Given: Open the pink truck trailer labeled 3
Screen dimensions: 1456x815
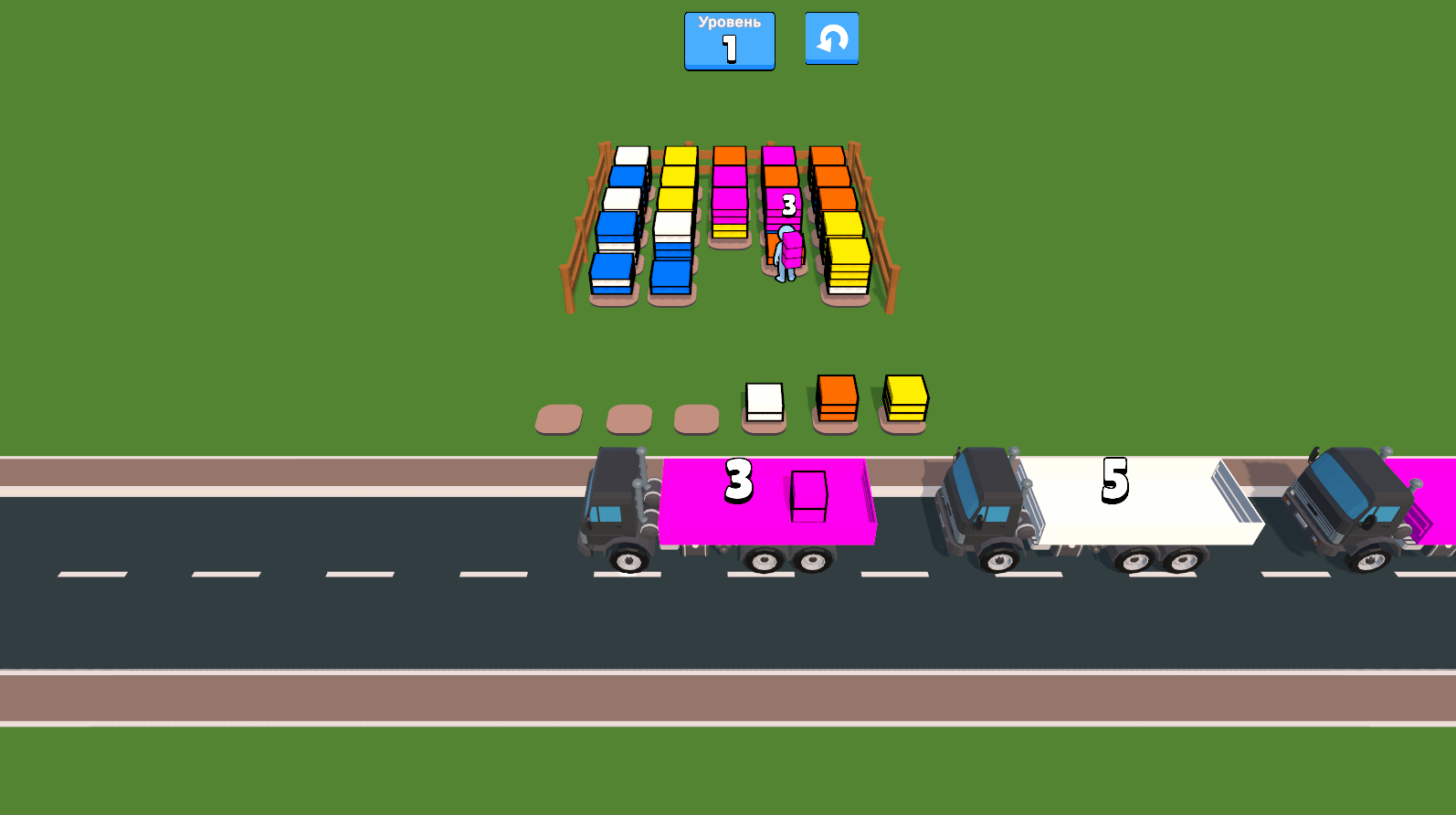Looking at the screenshot, I should [x=765, y=503].
